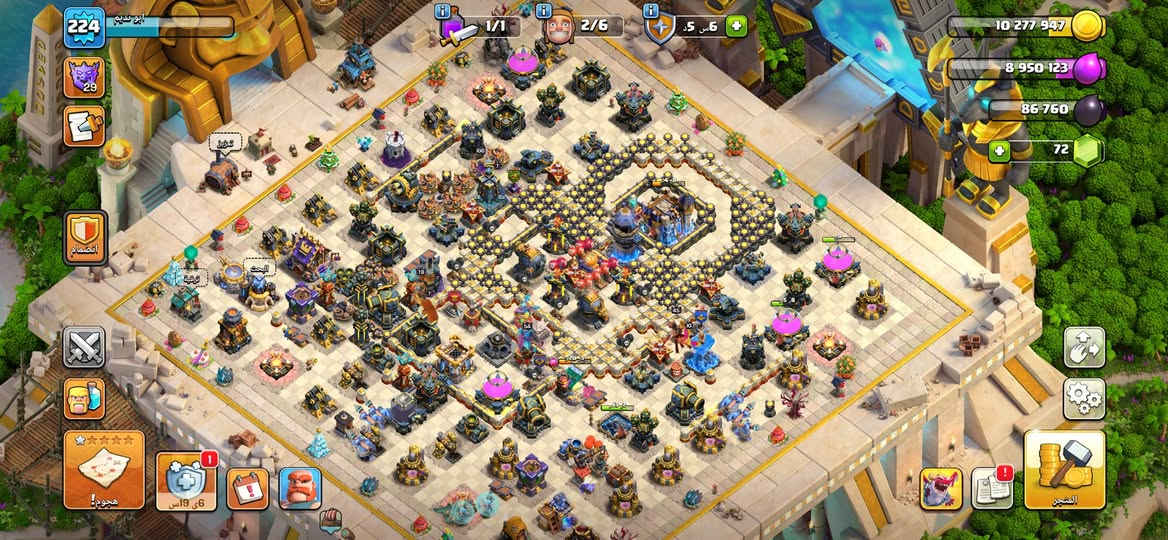Open the red-bearded barbarian portrait icon
The height and width of the screenshot is (540, 1168).
pos(300,489)
